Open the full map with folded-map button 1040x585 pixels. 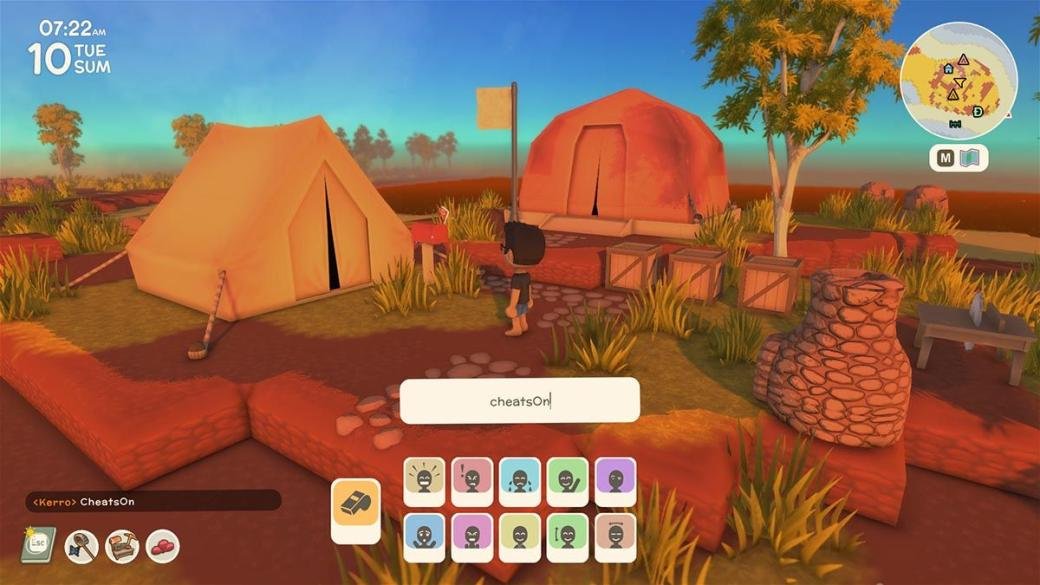959,158
